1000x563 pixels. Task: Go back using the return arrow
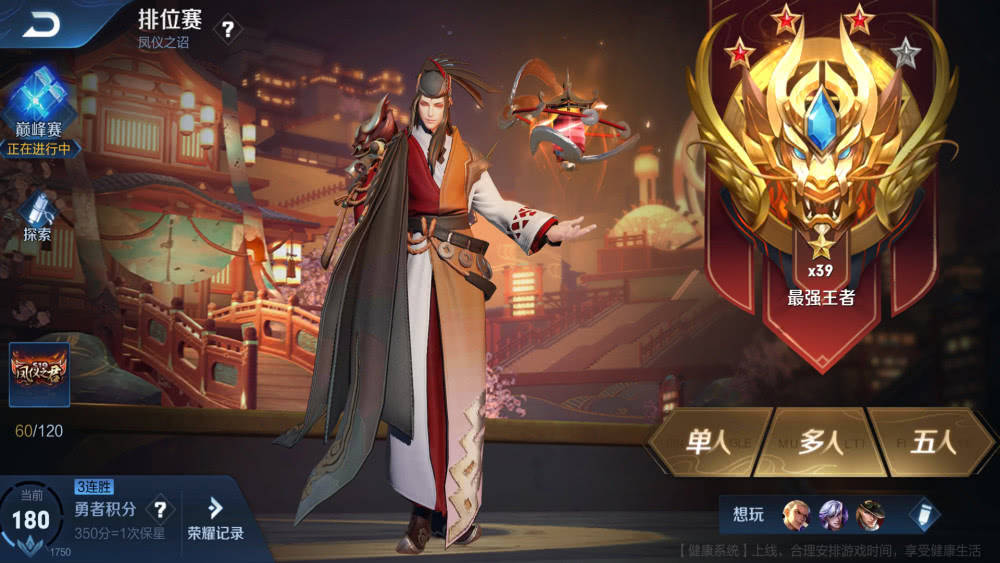[x=42, y=25]
